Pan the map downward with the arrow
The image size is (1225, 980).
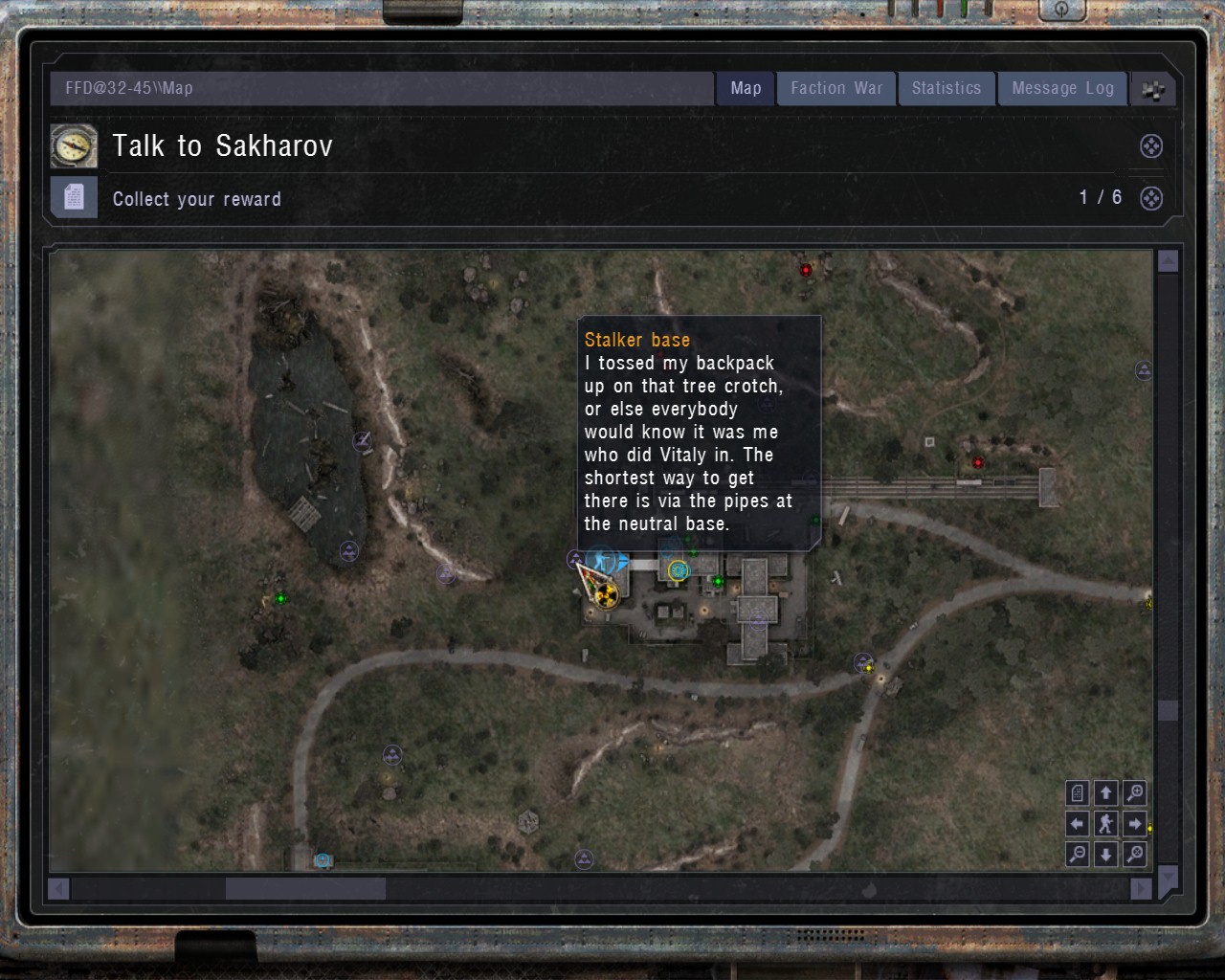pyautogui.click(x=1106, y=855)
